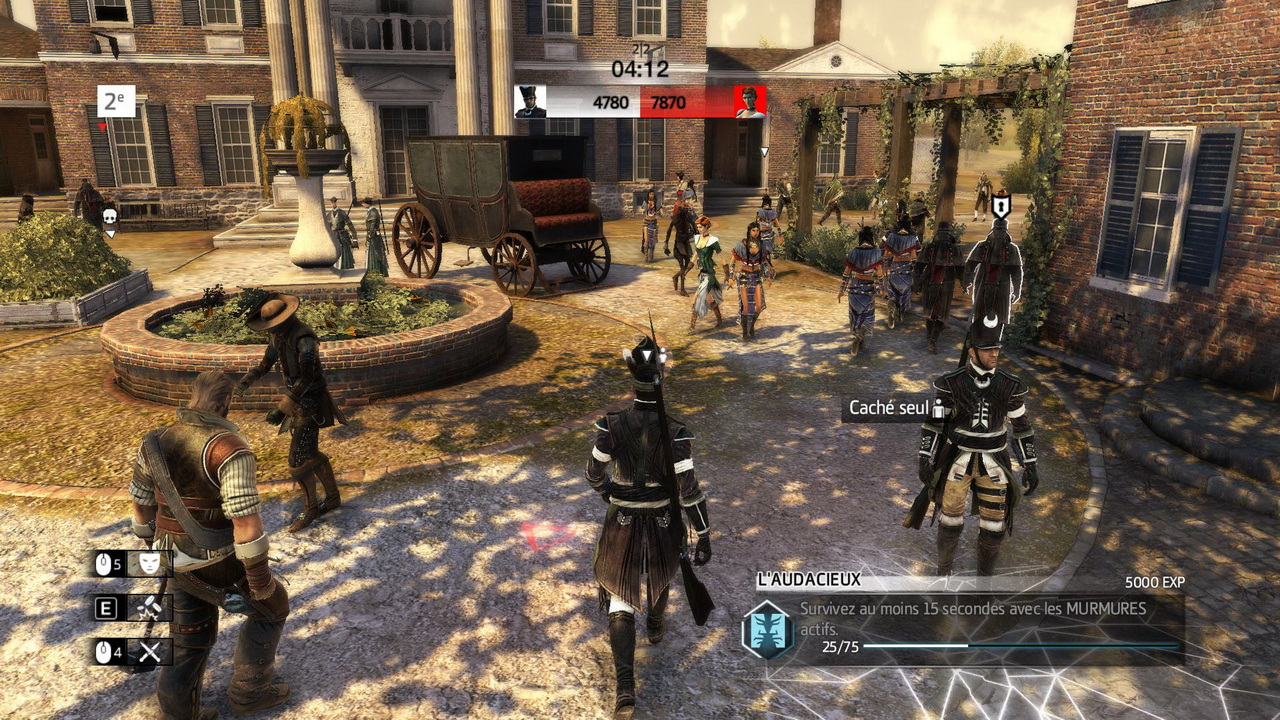
Task: Activate the white mask disguise ability
Action: pyautogui.click(x=150, y=564)
